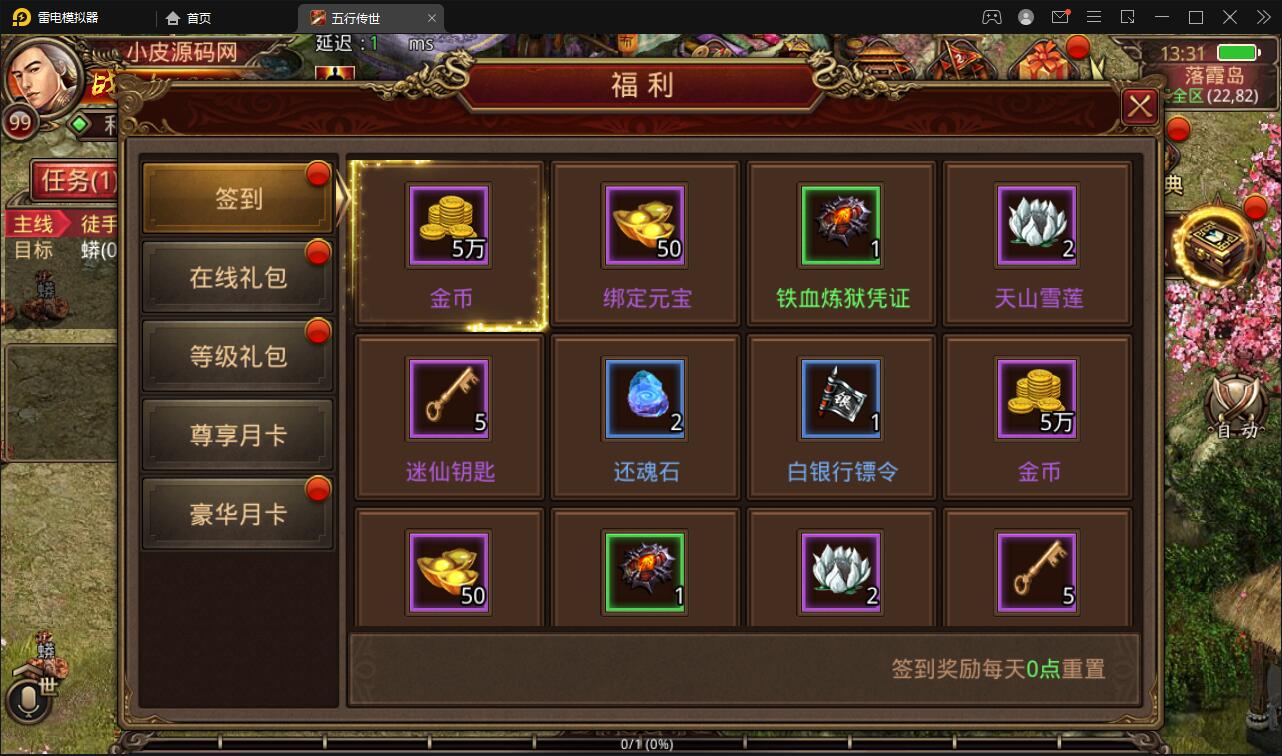Select the 绑定元宝 gold ingot reward icon

(x=644, y=225)
